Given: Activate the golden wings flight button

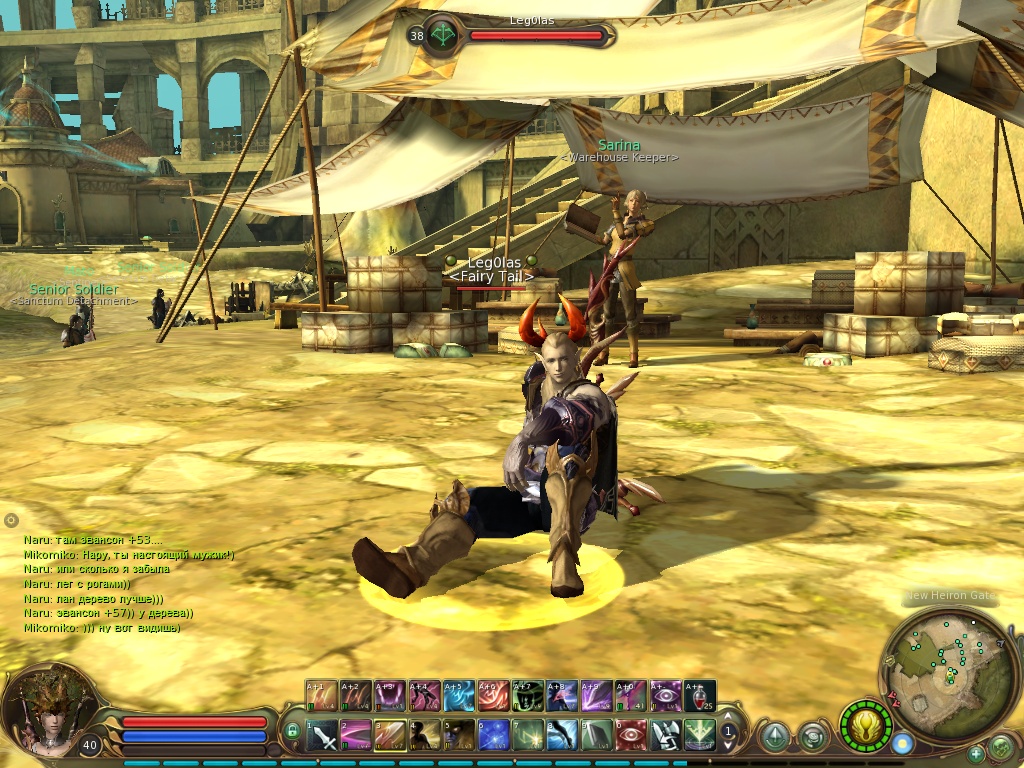Looking at the screenshot, I should pyautogui.click(x=863, y=723).
